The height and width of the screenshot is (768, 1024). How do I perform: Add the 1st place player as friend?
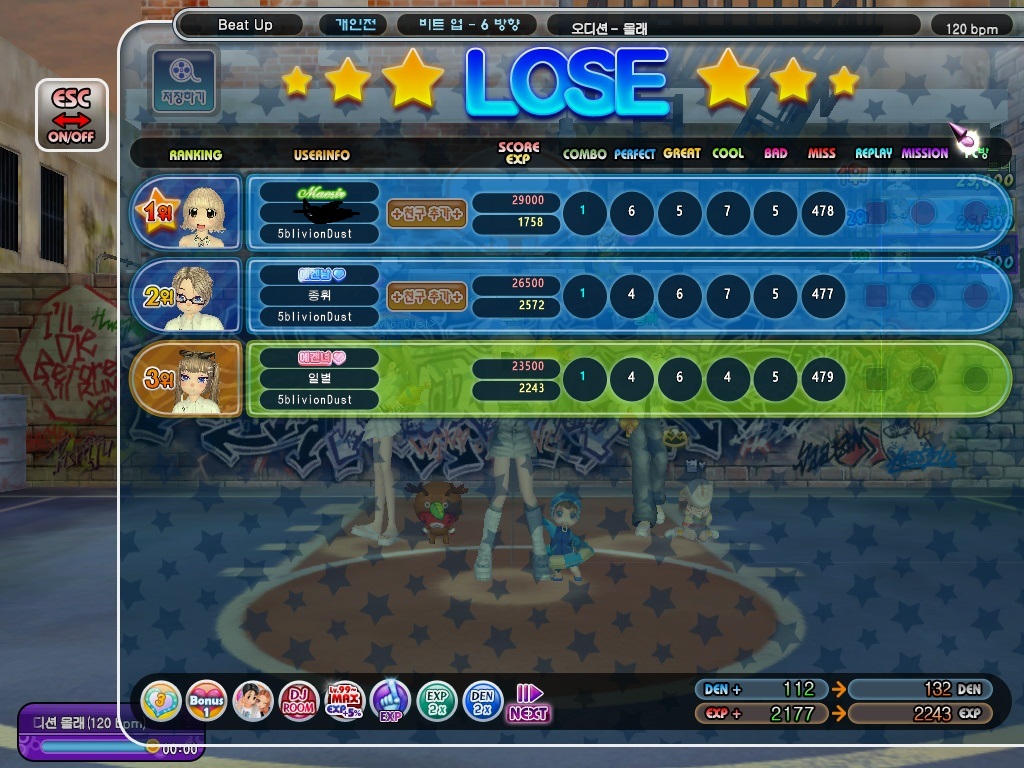pos(427,213)
